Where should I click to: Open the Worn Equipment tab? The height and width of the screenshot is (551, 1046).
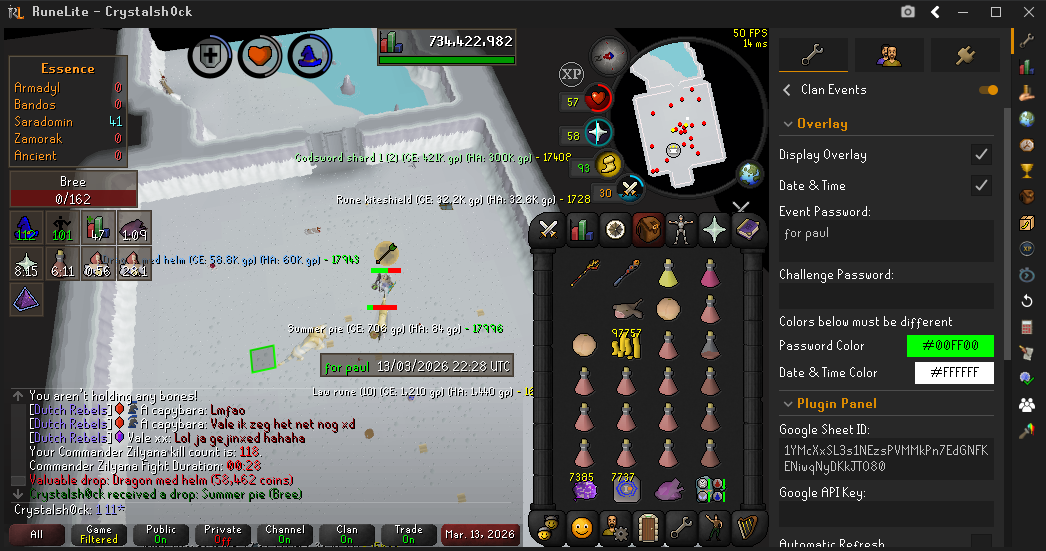(680, 230)
